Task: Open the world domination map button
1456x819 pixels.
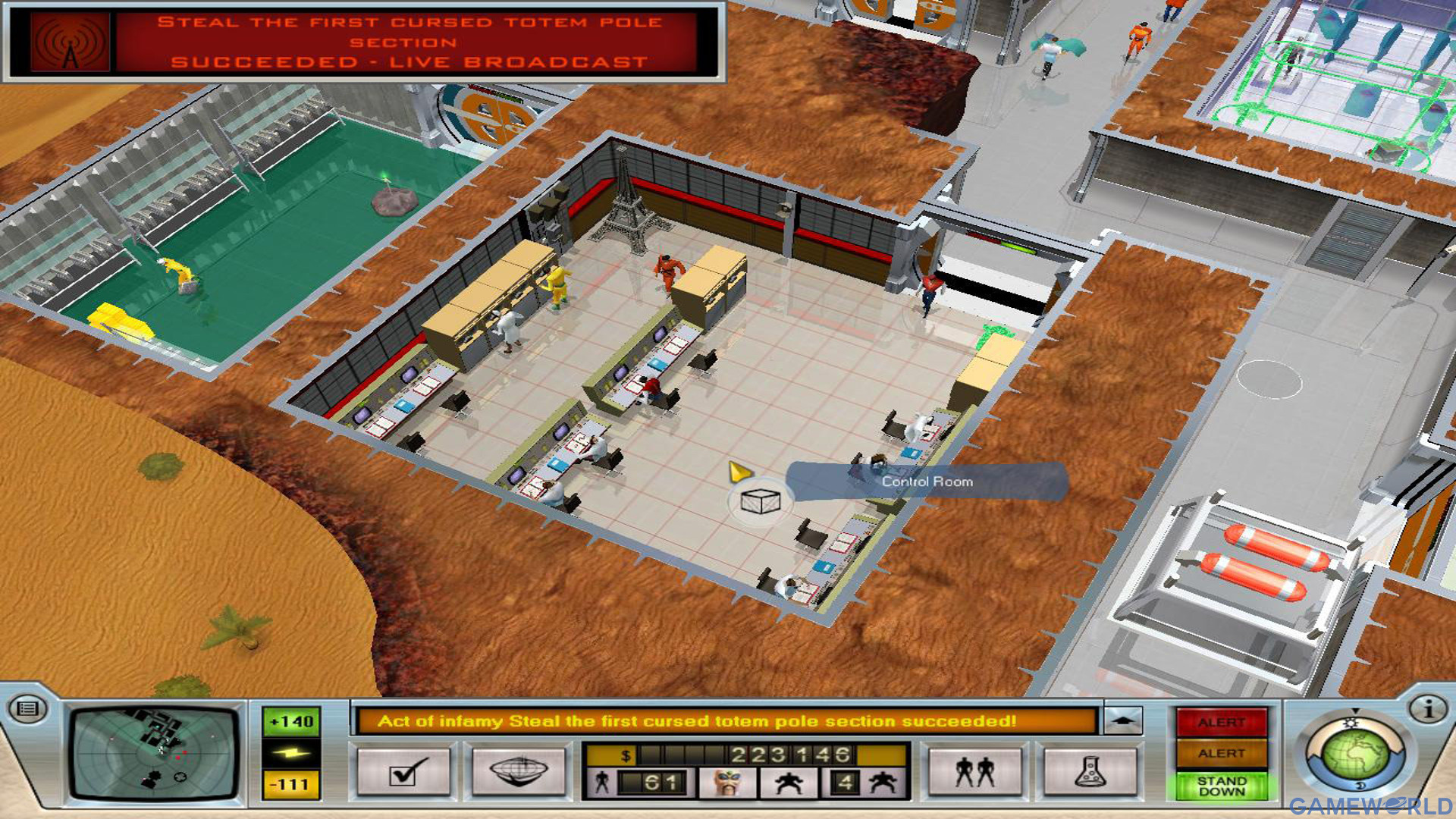Action: (x=519, y=773)
